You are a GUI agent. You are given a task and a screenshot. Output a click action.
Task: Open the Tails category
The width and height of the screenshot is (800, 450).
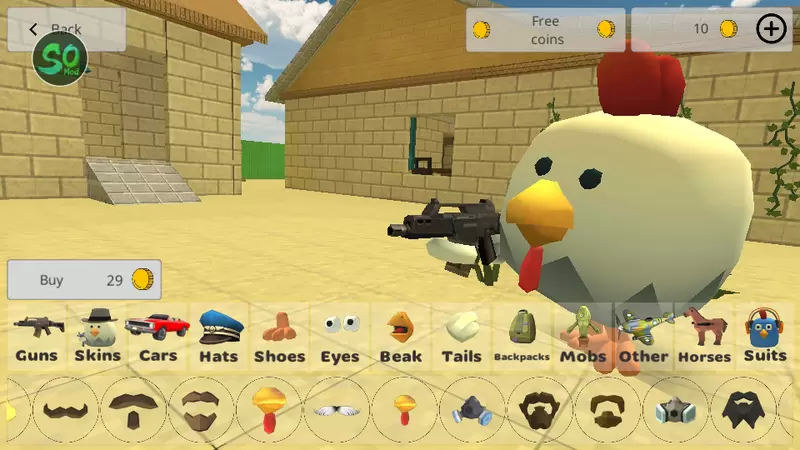pyautogui.click(x=461, y=337)
